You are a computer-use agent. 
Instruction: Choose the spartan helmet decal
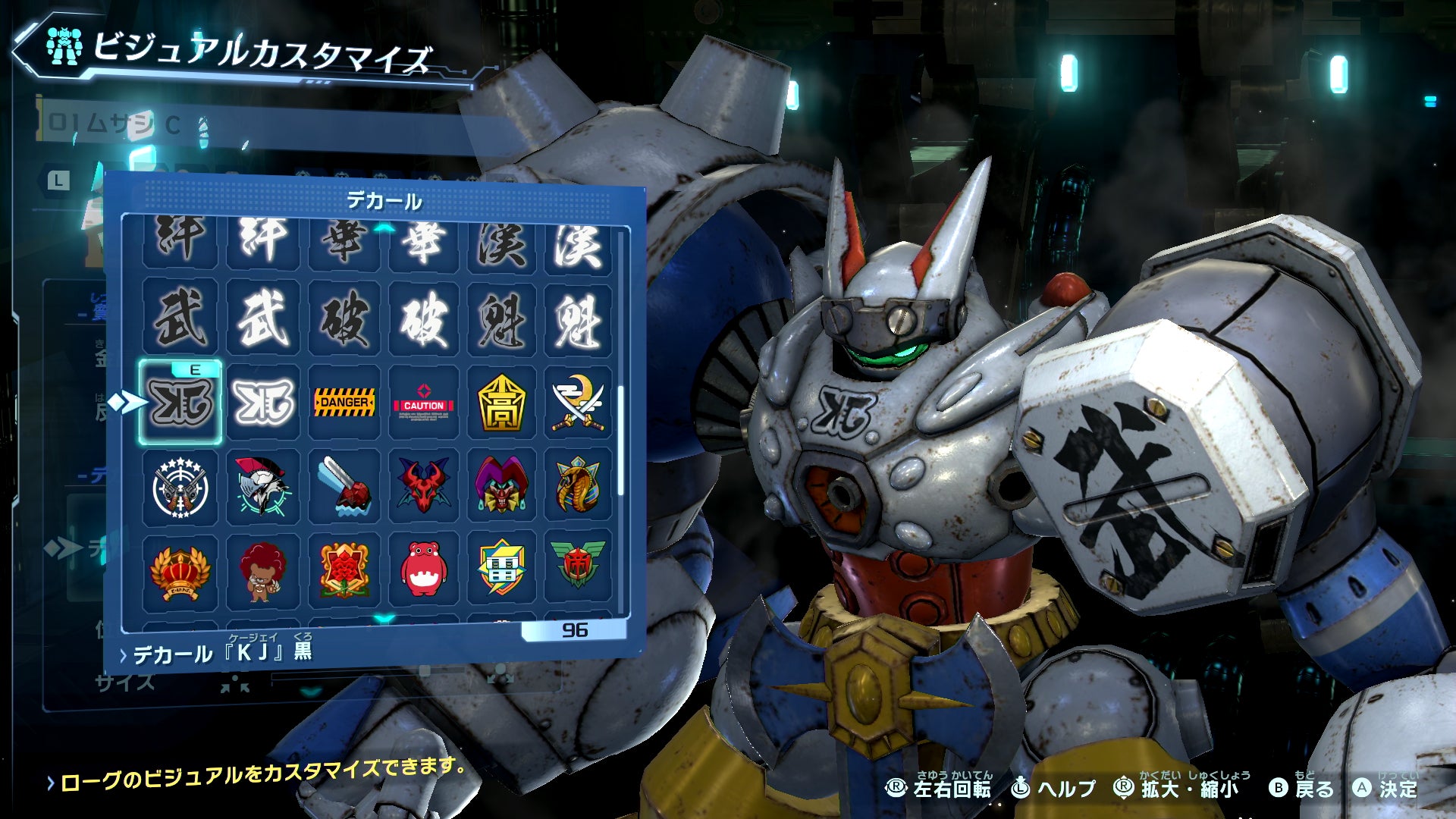click(262, 487)
